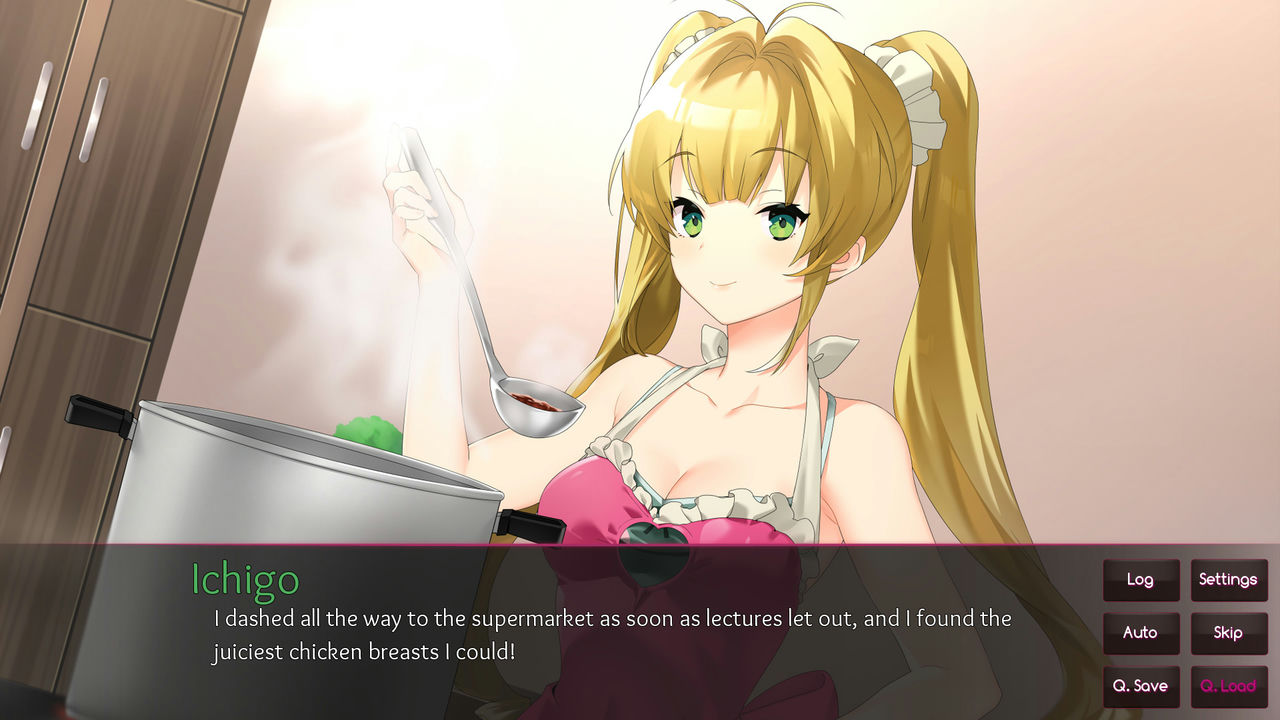Toggle Skip mode on
1280x720 pixels.
1229,633
